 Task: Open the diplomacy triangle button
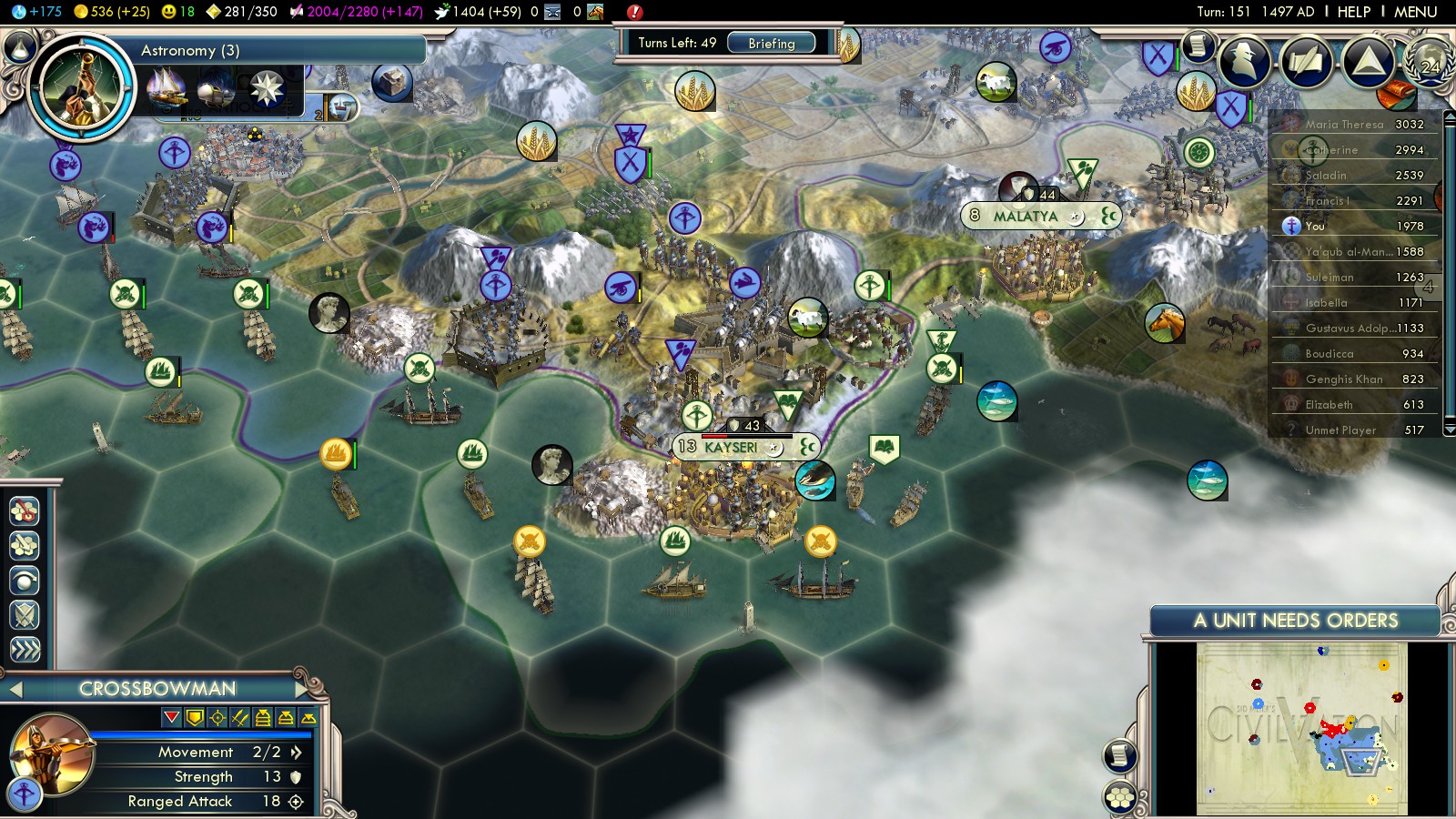[x=1368, y=62]
